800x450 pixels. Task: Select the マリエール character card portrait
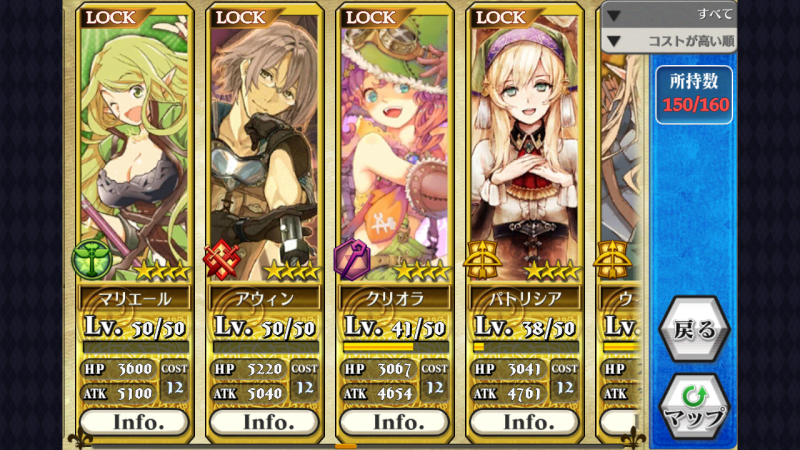coord(134,150)
